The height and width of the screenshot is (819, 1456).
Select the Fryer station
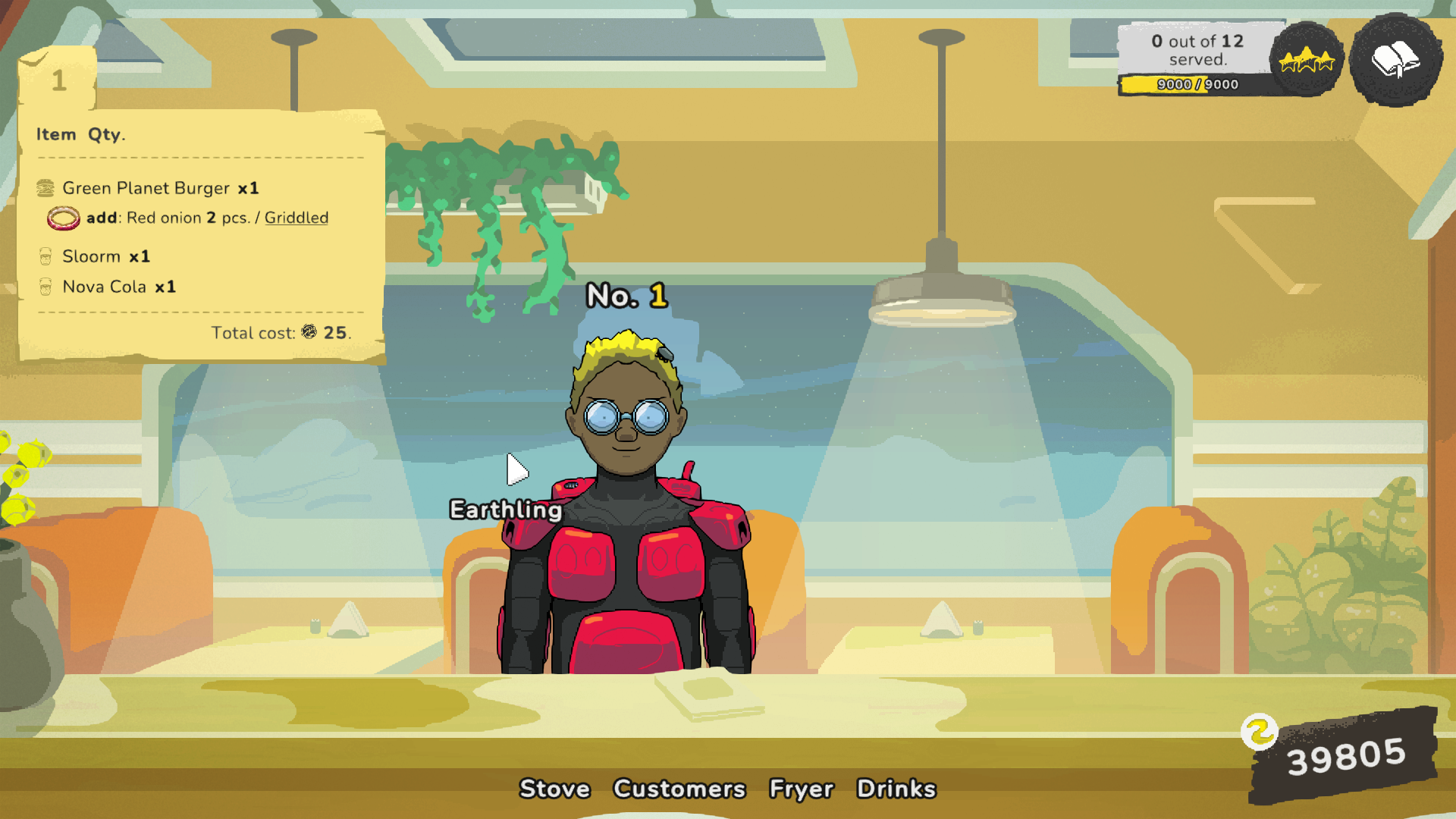point(802,789)
